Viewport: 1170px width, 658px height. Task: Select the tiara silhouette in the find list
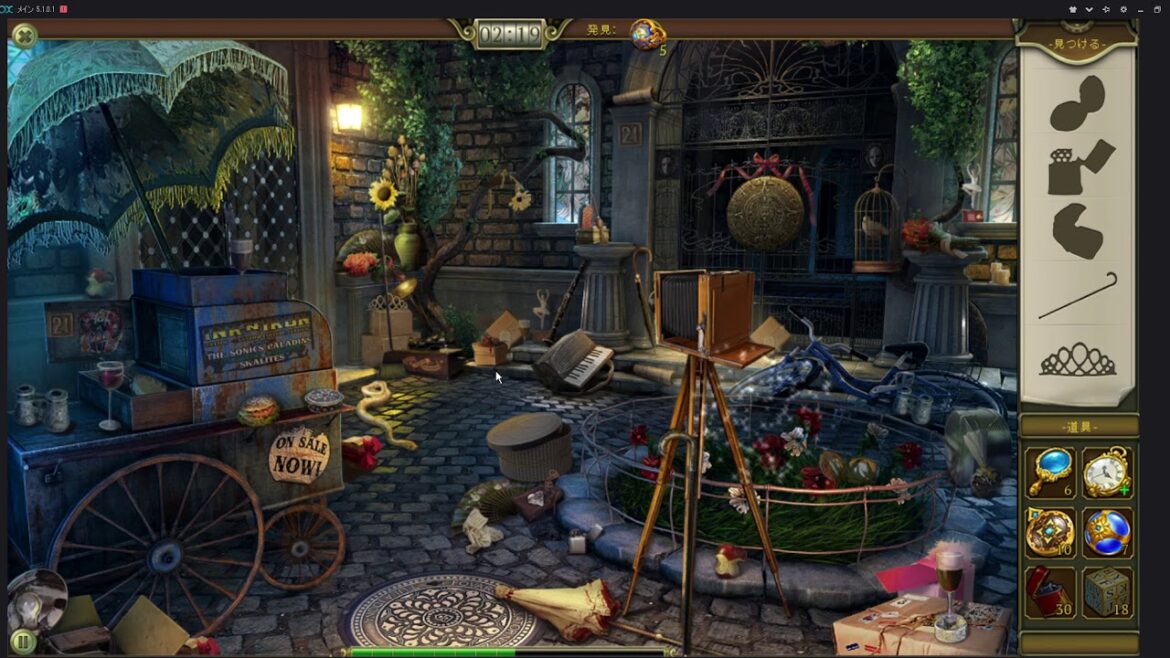(1078, 359)
